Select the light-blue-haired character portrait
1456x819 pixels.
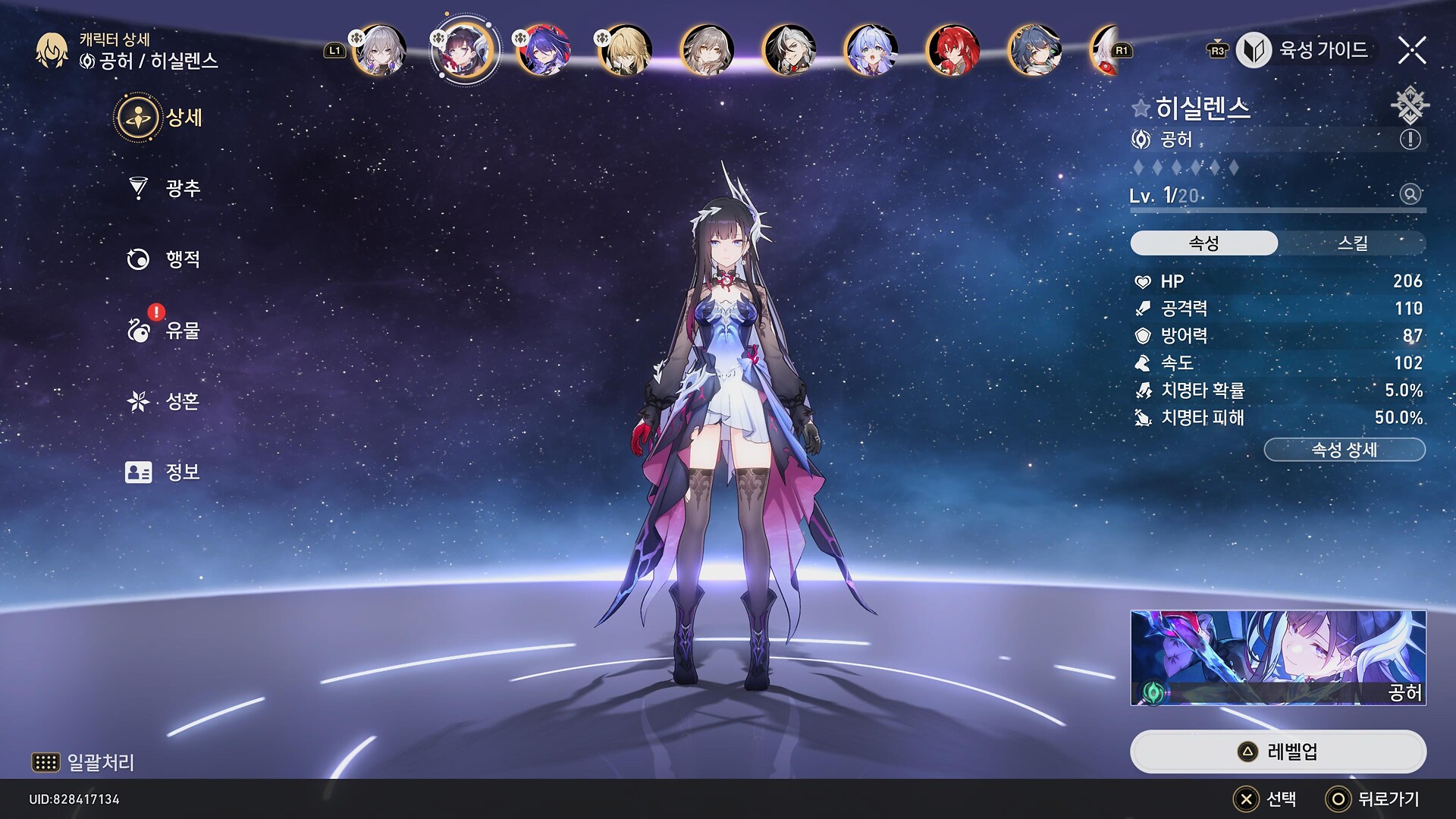(871, 50)
